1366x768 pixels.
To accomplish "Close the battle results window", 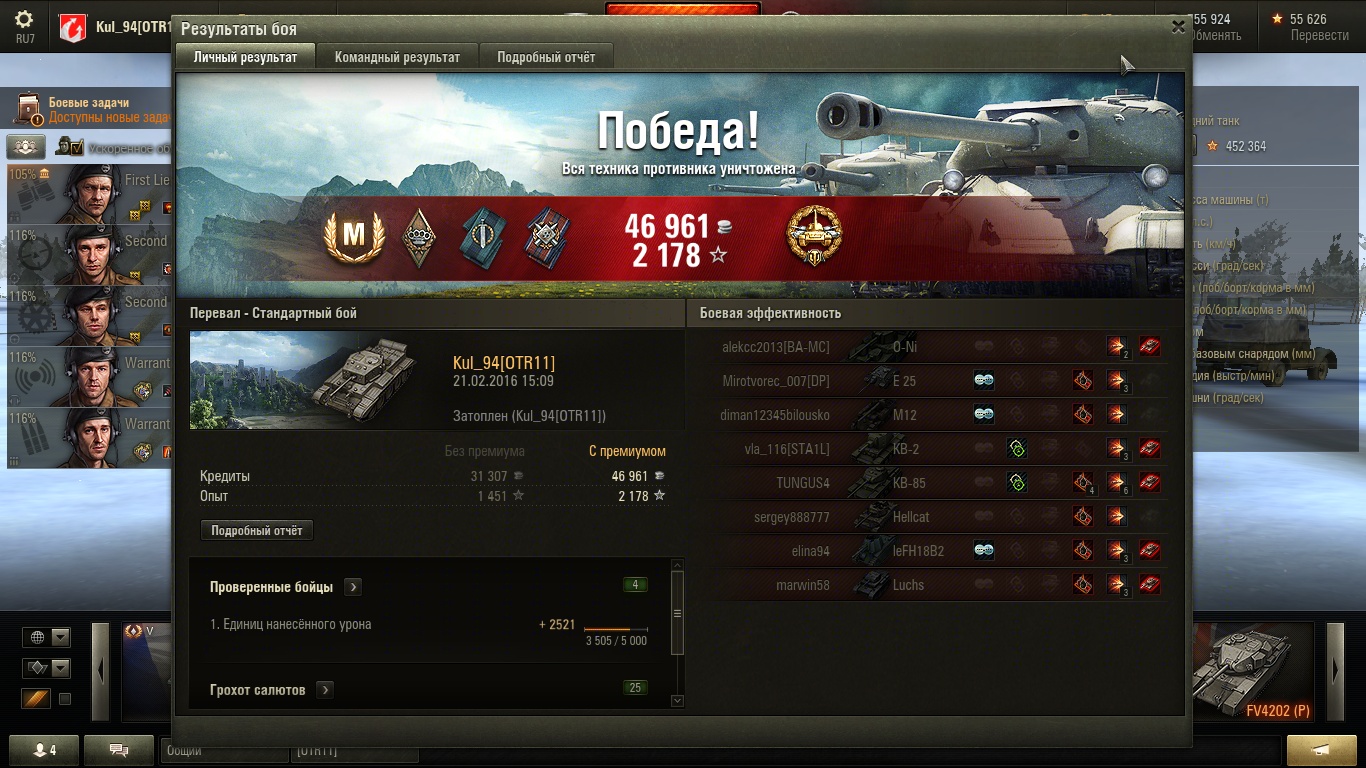I will [1178, 28].
